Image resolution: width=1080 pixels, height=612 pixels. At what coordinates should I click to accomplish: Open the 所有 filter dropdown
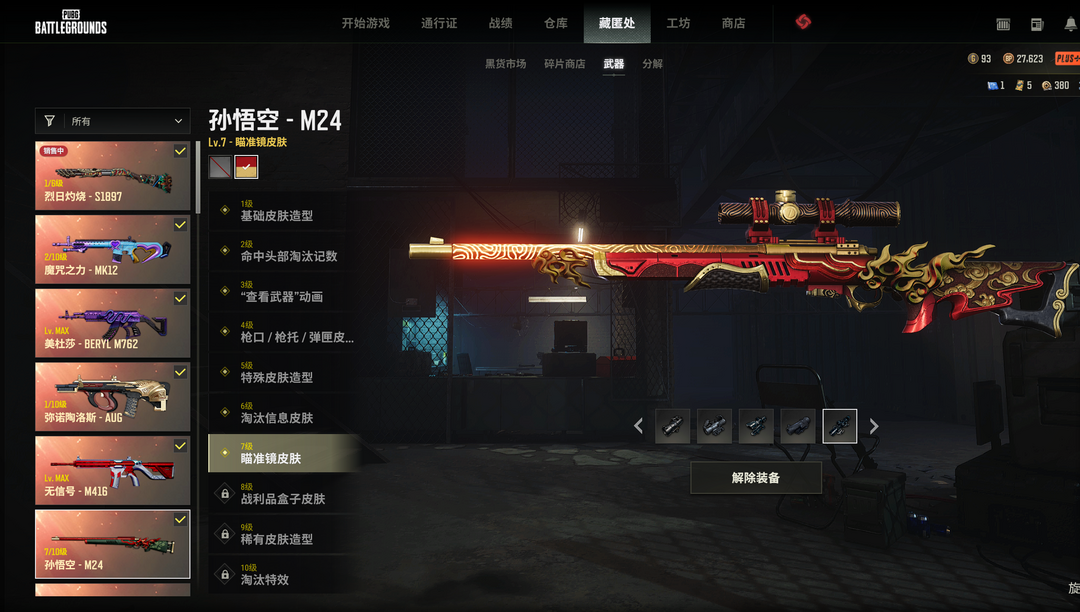[112, 121]
